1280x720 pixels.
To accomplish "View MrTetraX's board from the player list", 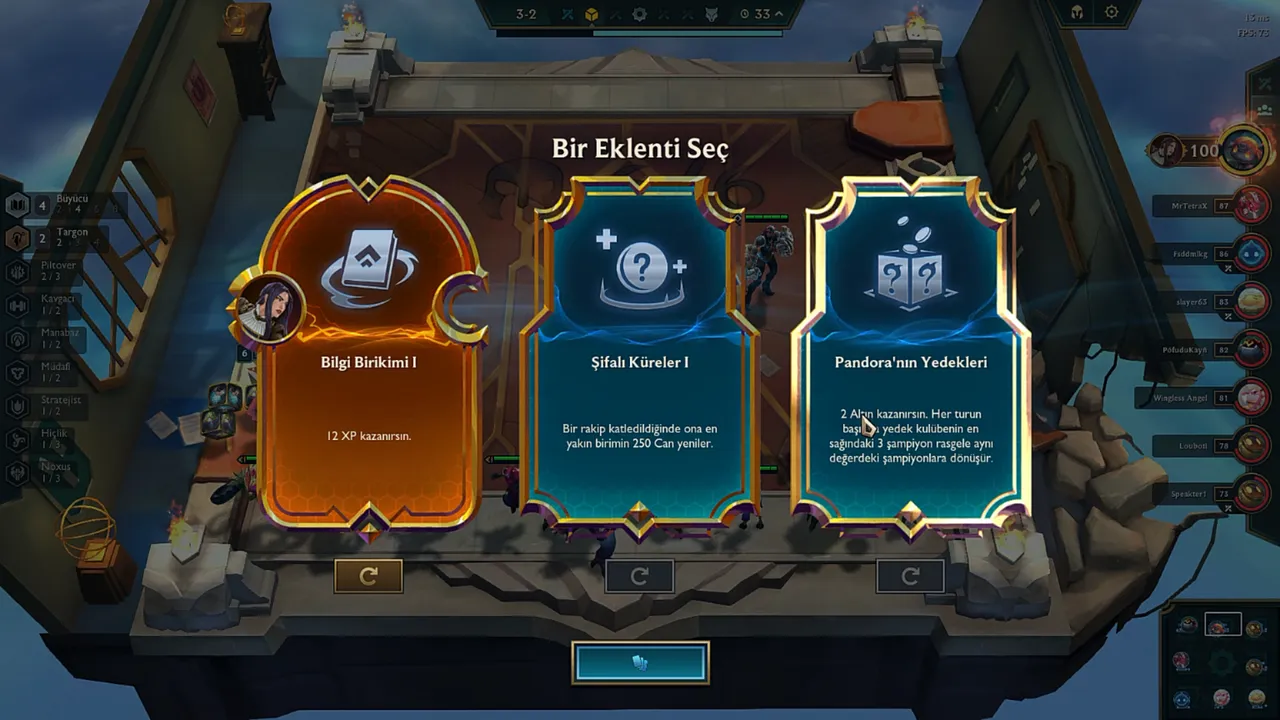I will [1251, 205].
